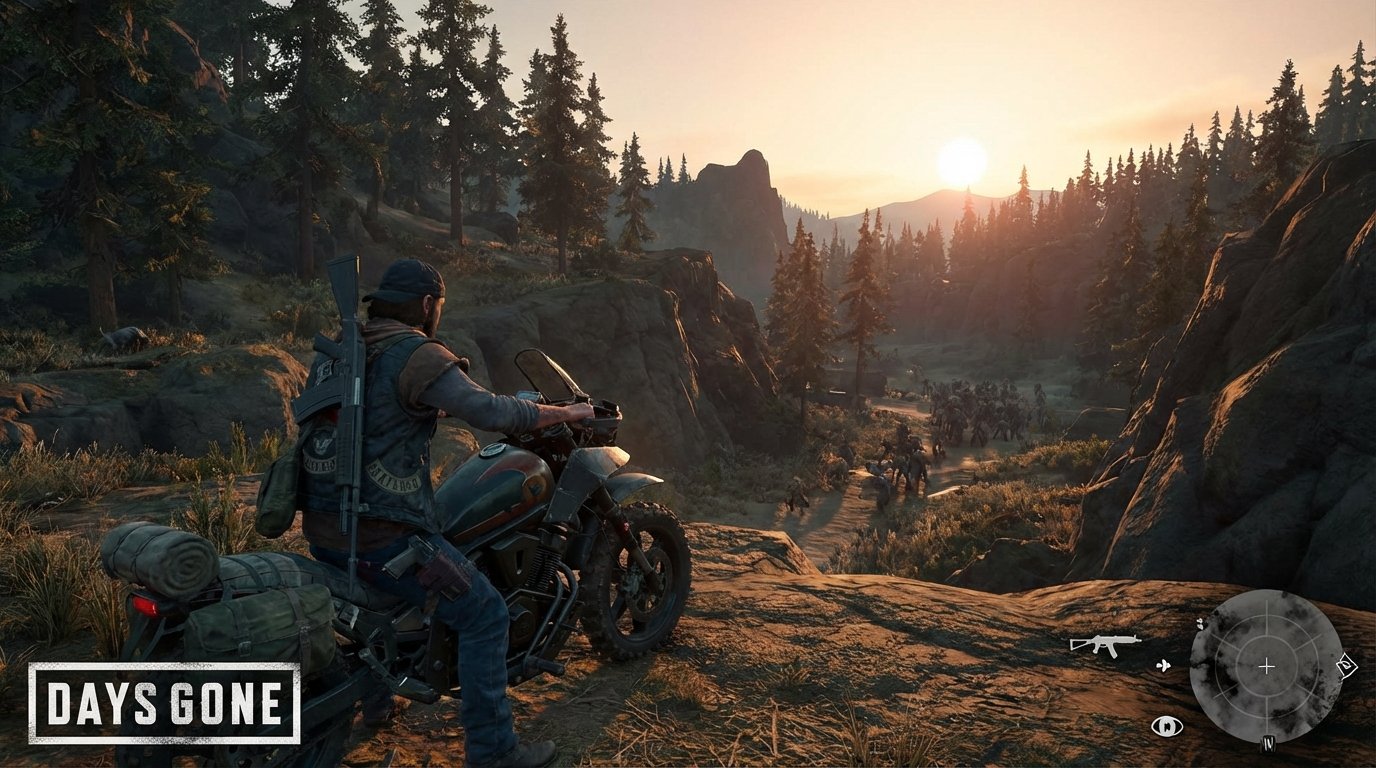This screenshot has width=1376, height=768.
Task: Select the crosshair at minimap center
Action: 1266,666
